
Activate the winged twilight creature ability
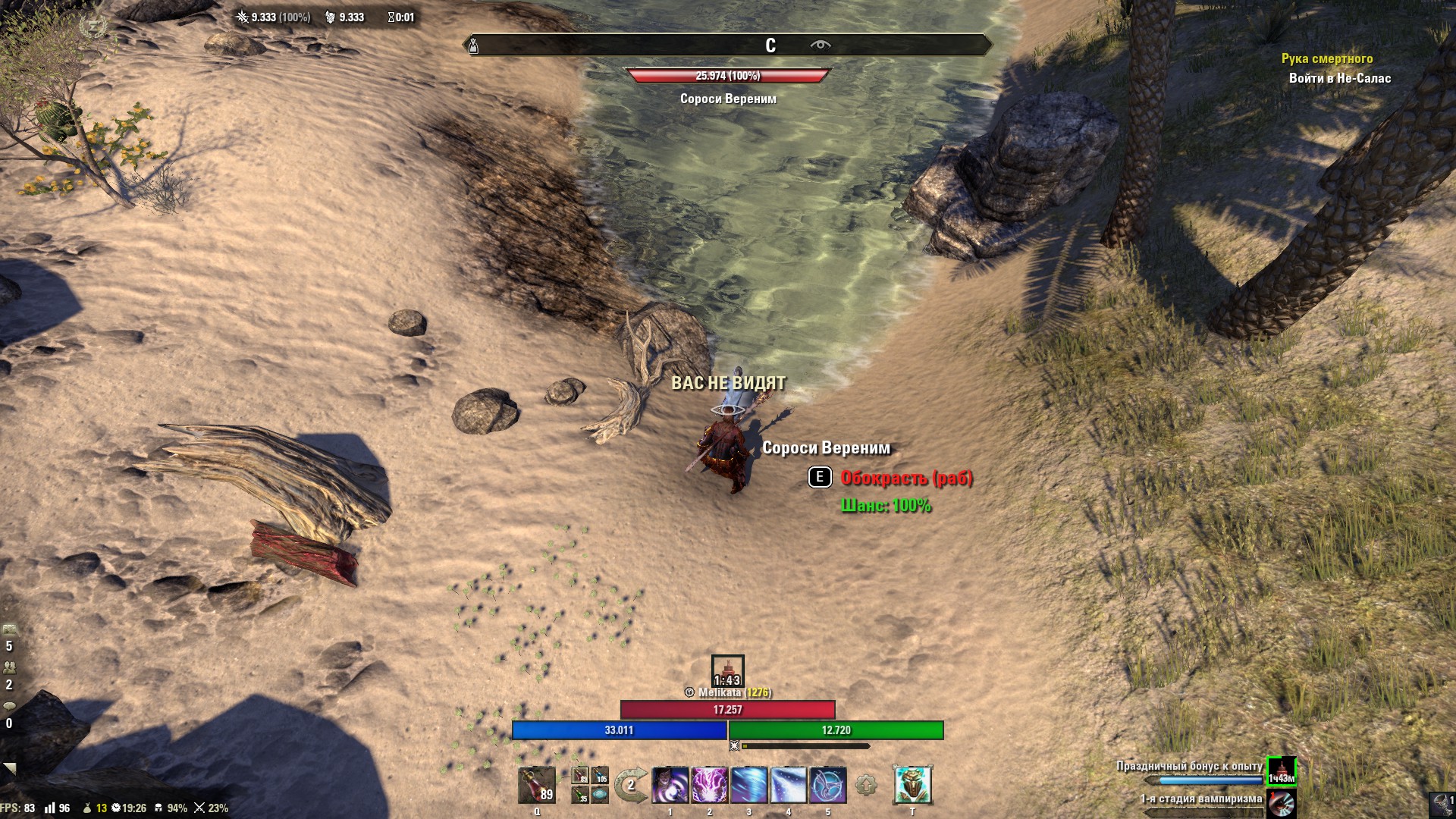pos(828,785)
